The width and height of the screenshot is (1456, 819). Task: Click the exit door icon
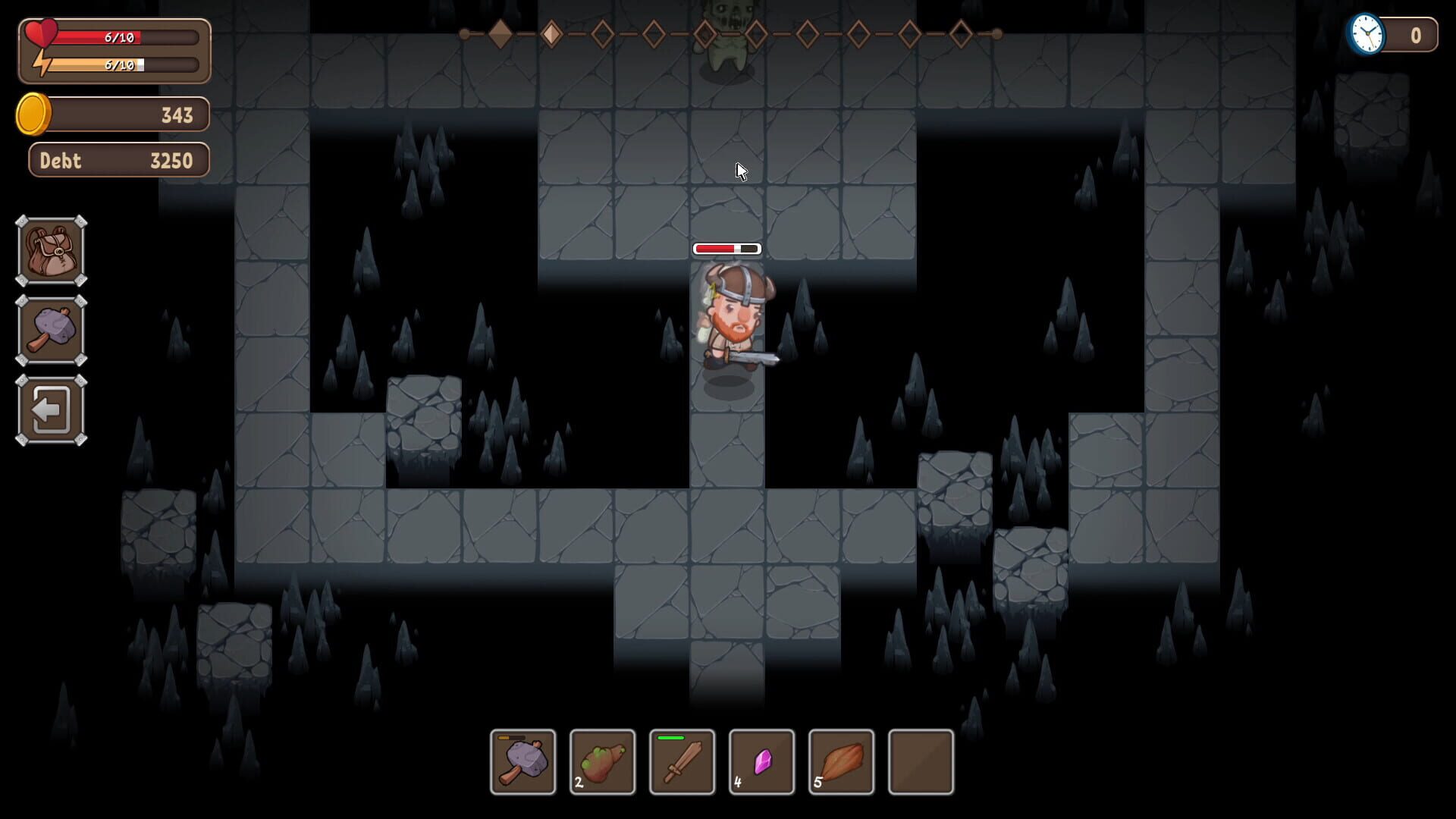[x=50, y=409]
